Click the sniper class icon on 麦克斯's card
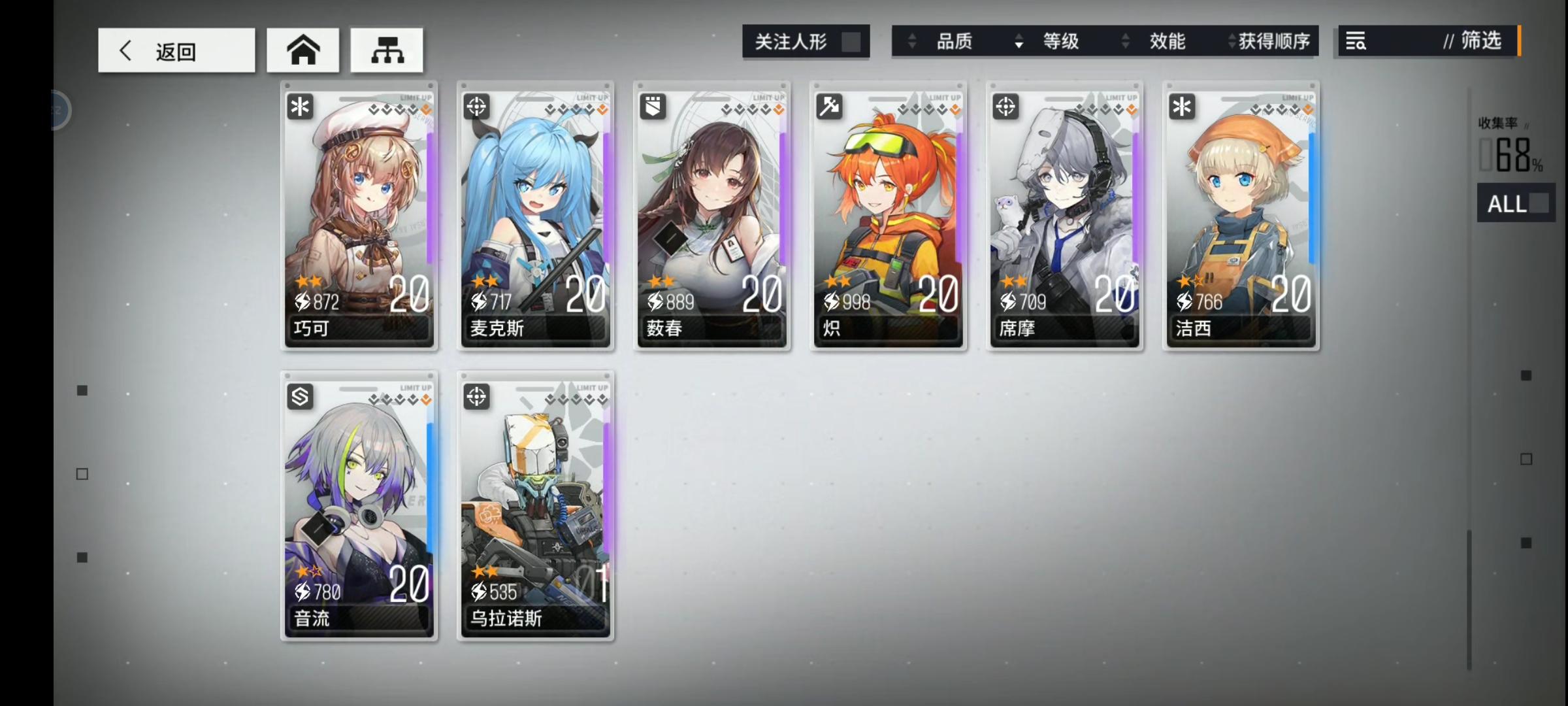 476,107
